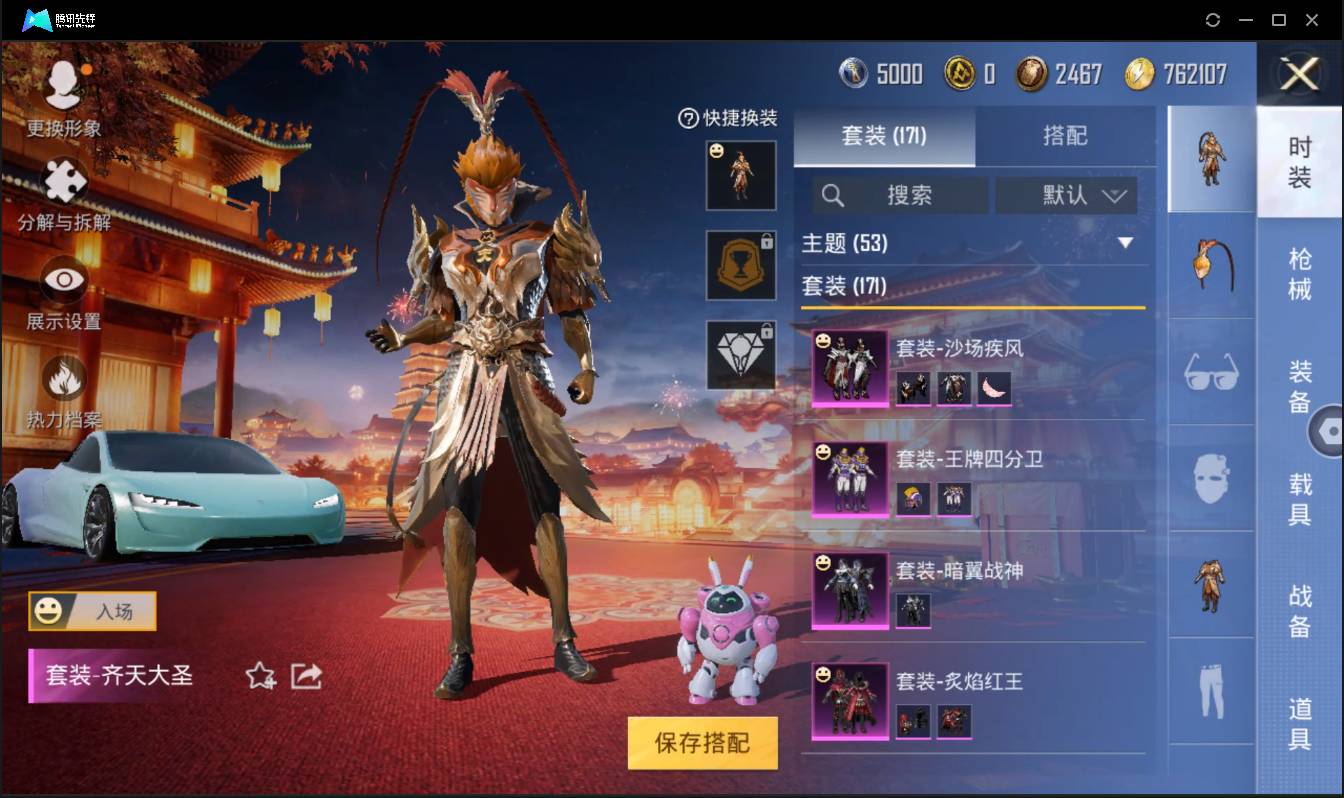Select the locked trophy quick-swap slot
This screenshot has height=798, width=1344.
point(741,266)
